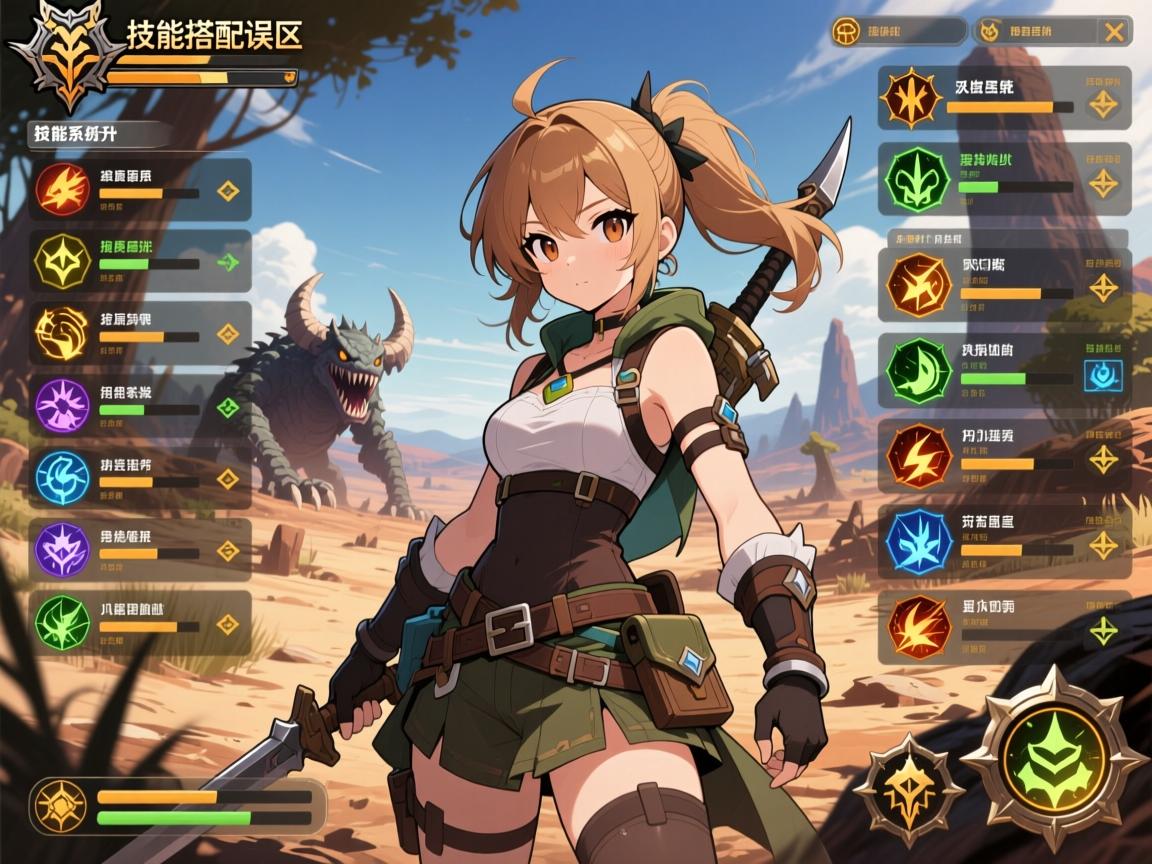Screen dimensions: 1152x864
Task: Choose the green fleur-de-lis skill icon
Action: pyautogui.click(x=911, y=180)
